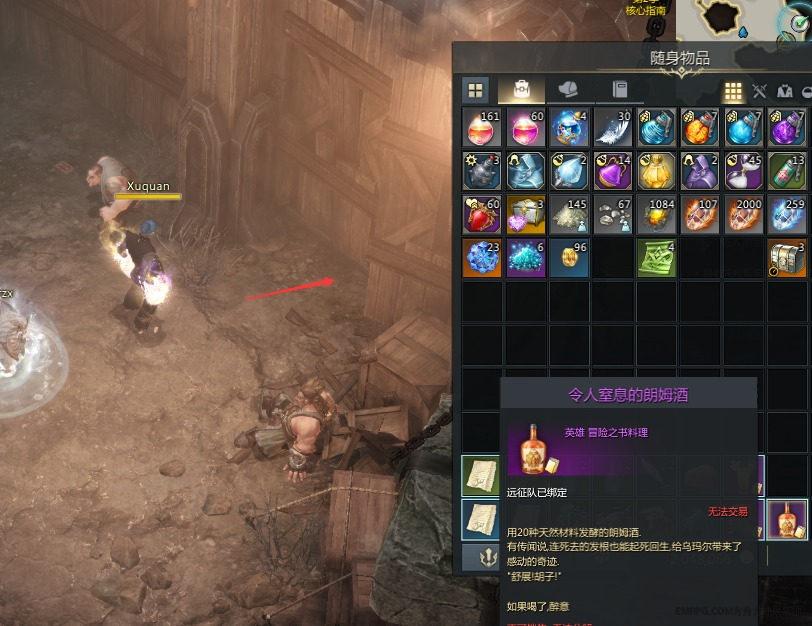812x626 pixels.
Task: Select the red potion stack of 161
Action: [x=483, y=128]
